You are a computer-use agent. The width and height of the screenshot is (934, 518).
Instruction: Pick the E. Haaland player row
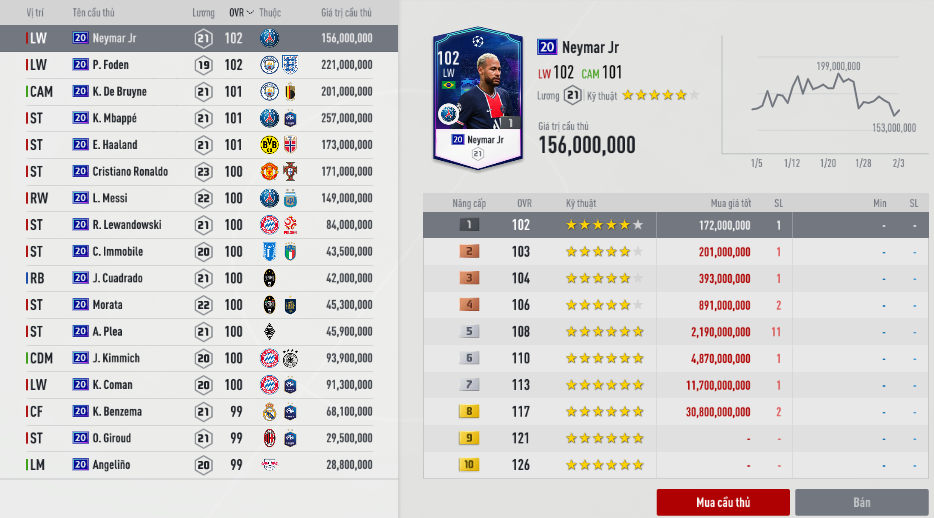pyautogui.click(x=200, y=145)
